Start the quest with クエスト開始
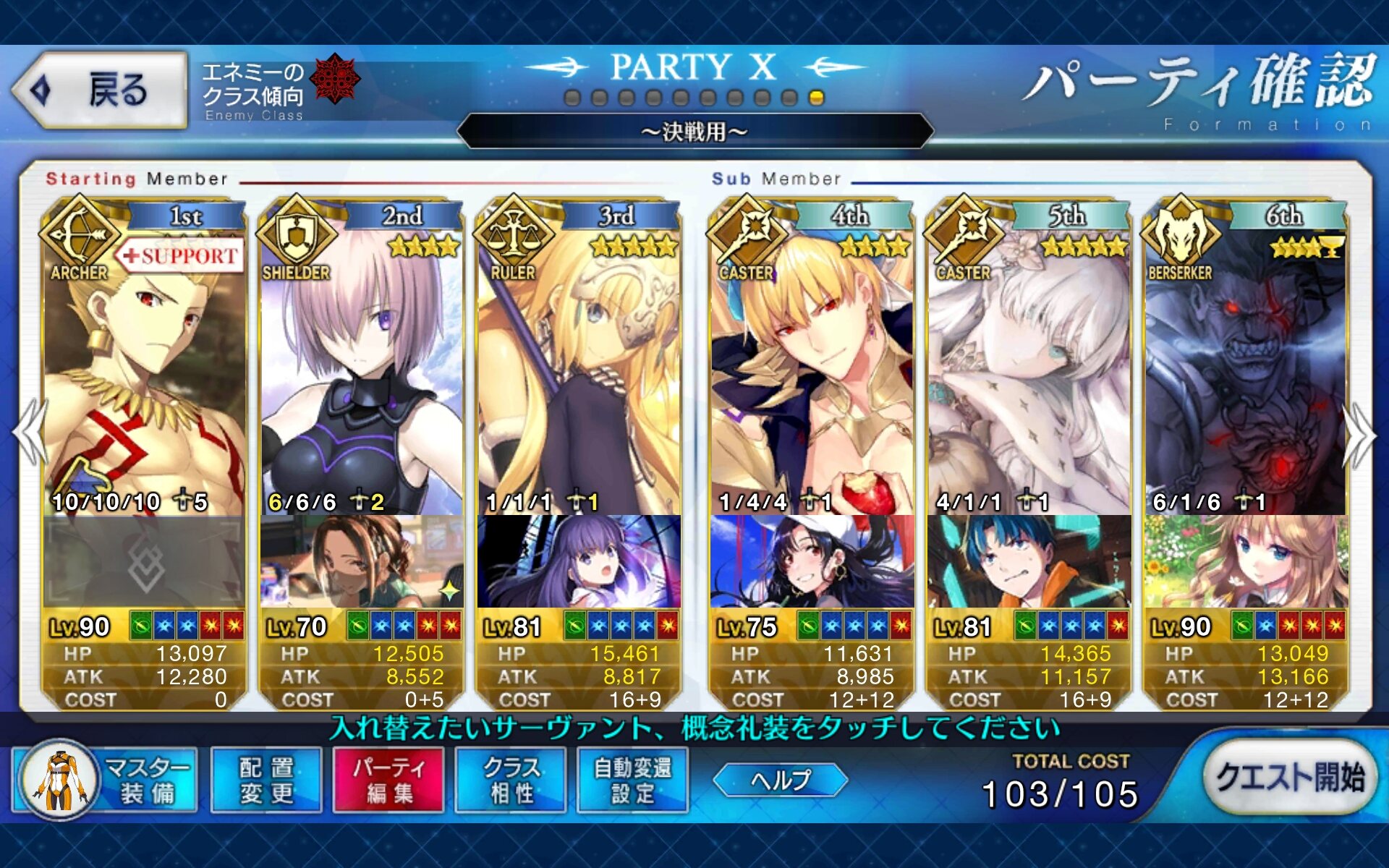The height and width of the screenshot is (868, 1389). (x=1289, y=778)
